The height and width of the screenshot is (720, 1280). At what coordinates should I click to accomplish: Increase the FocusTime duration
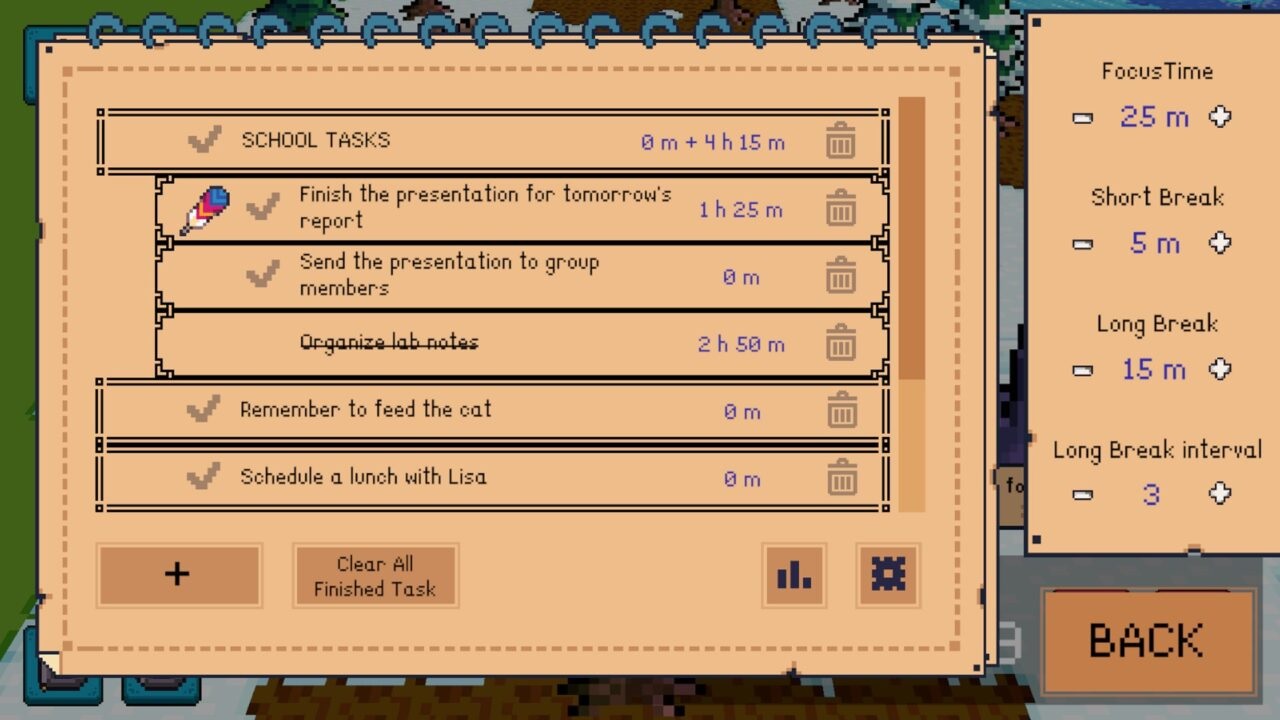[1220, 117]
